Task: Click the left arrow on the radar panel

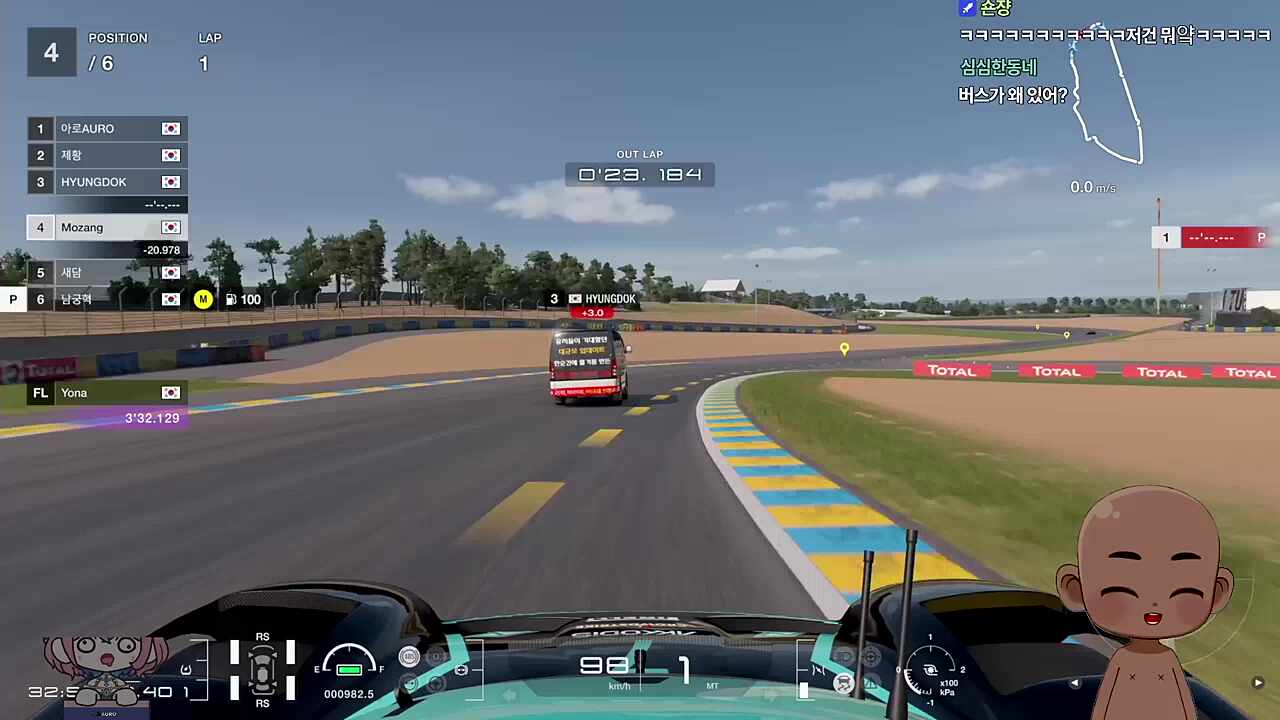Action: tap(1075, 683)
